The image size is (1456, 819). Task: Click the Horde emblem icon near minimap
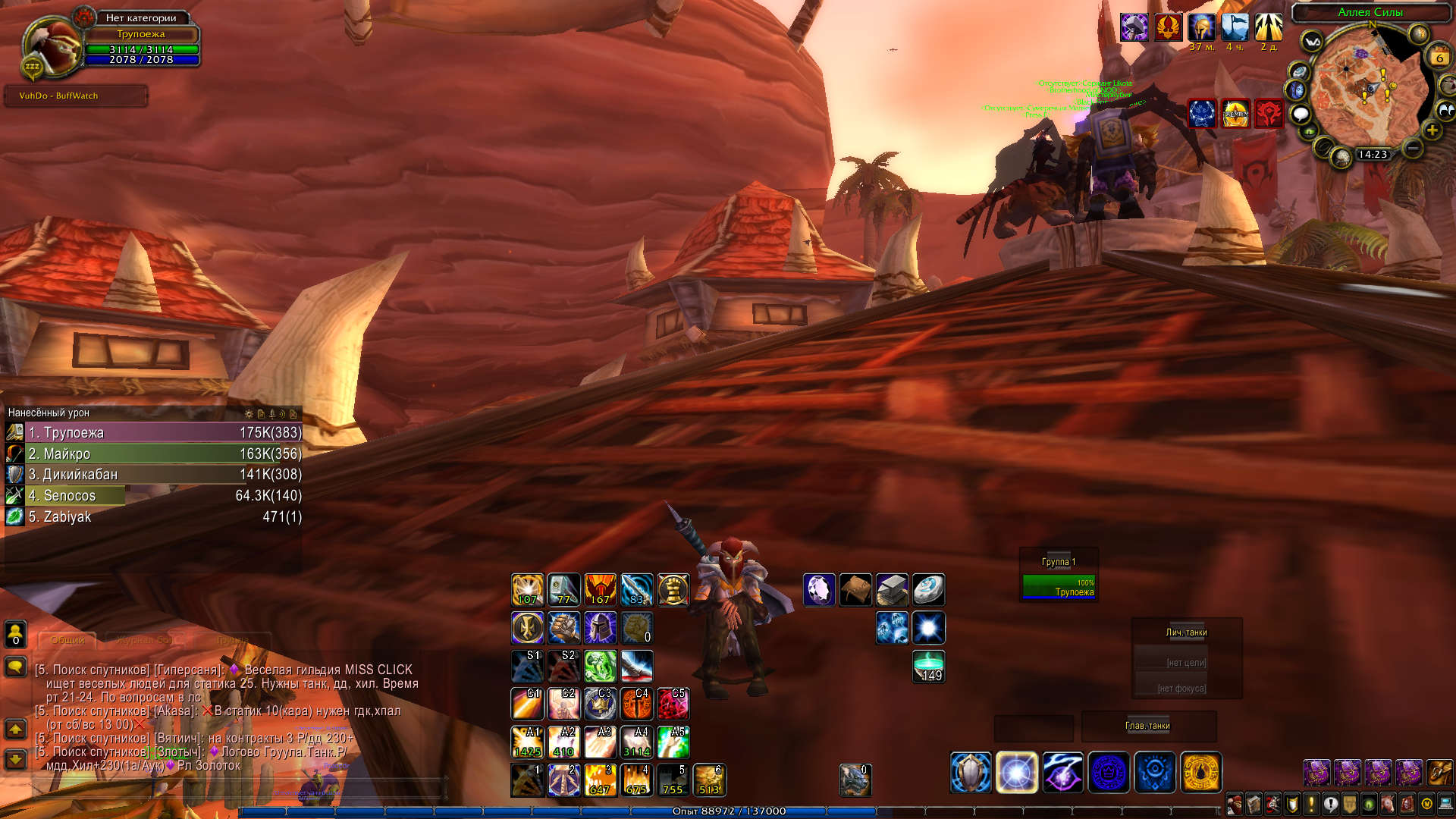tap(1269, 114)
